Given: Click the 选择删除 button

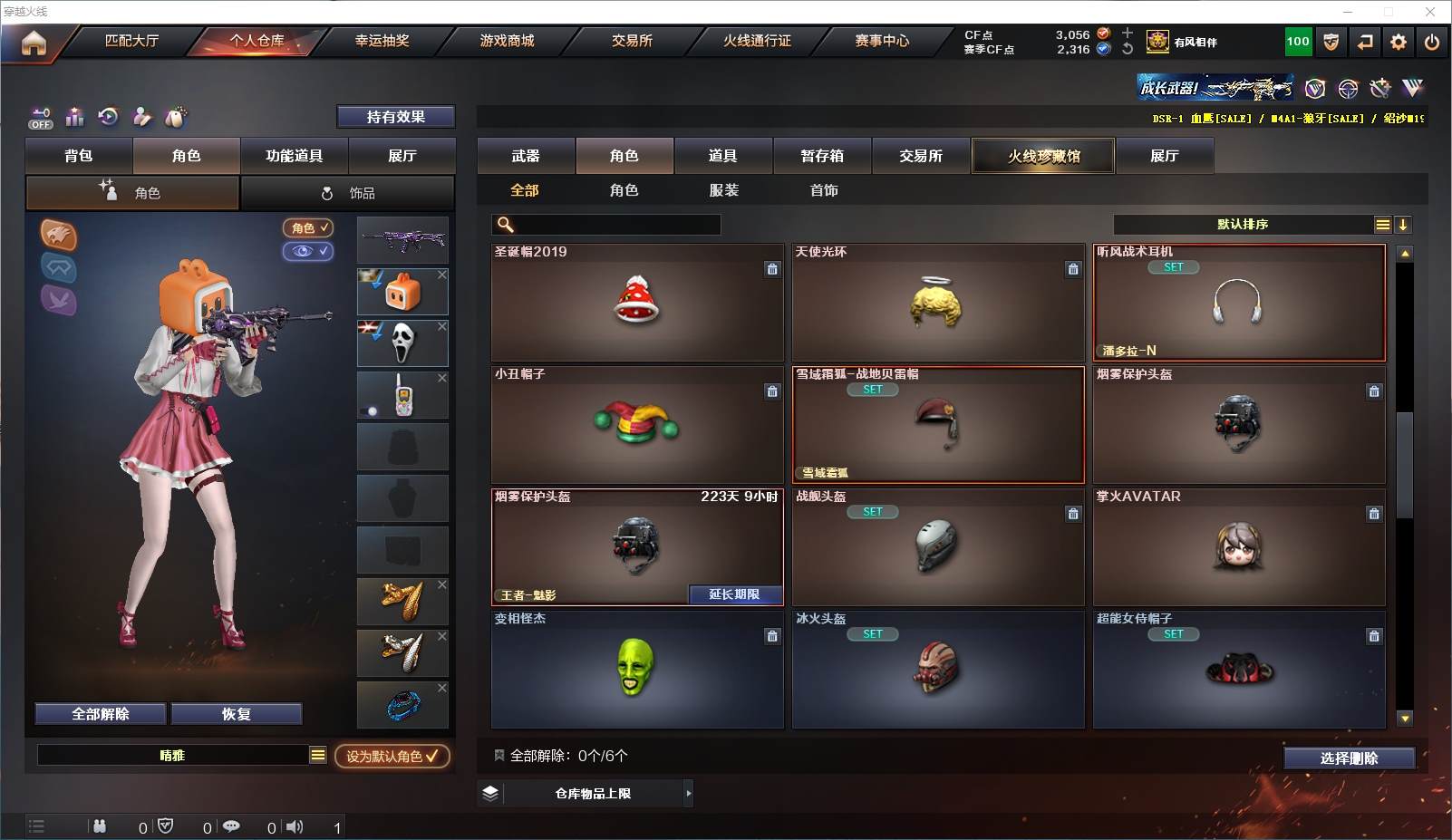Looking at the screenshot, I should (x=1349, y=758).
